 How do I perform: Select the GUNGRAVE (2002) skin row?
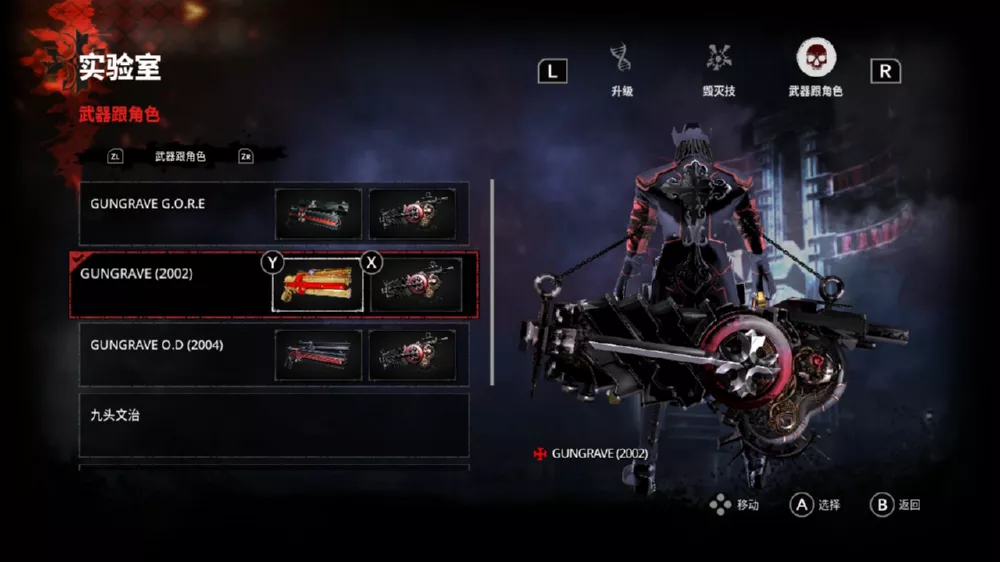pyautogui.click(x=165, y=284)
